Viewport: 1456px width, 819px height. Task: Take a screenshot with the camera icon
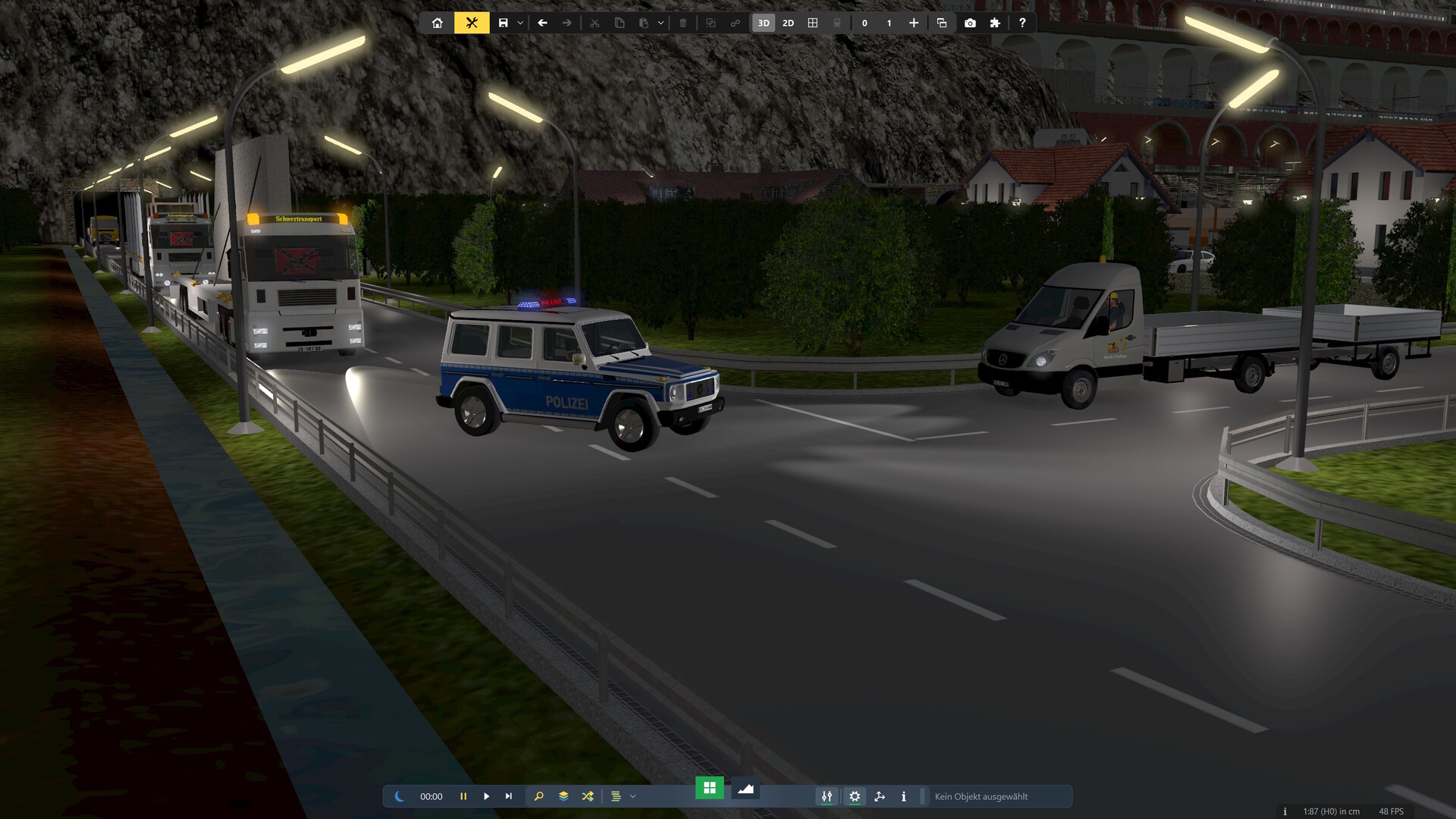coord(970,23)
